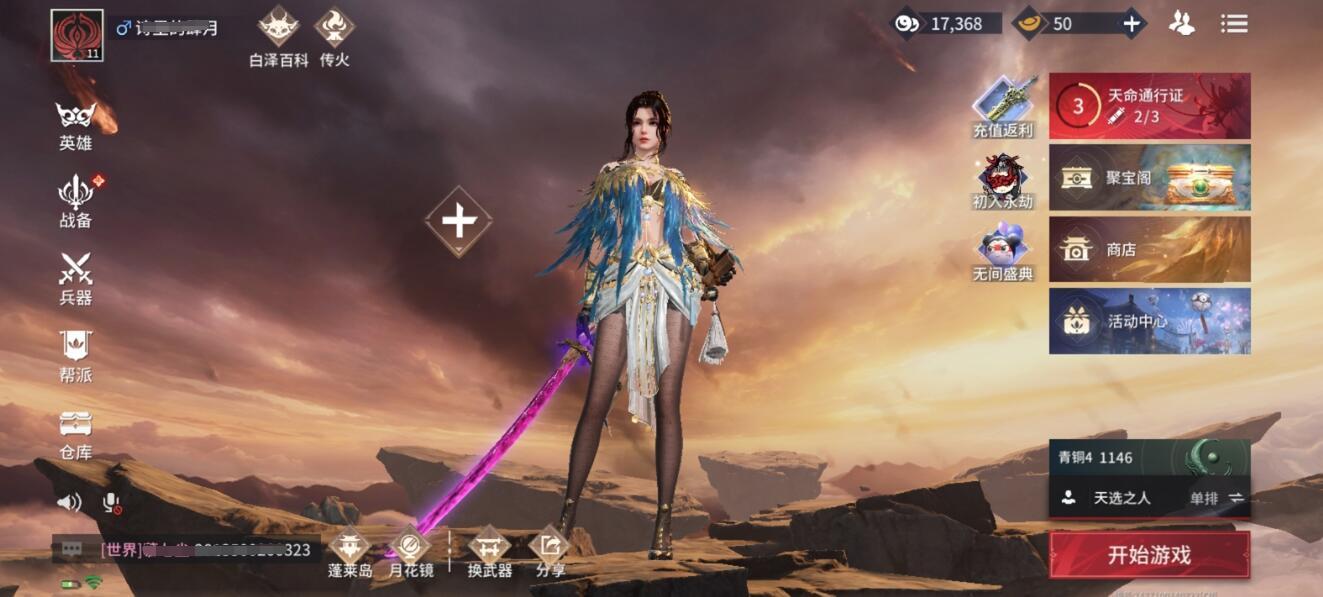
Task: Switch weapon with 换武器 button
Action: coord(489,552)
